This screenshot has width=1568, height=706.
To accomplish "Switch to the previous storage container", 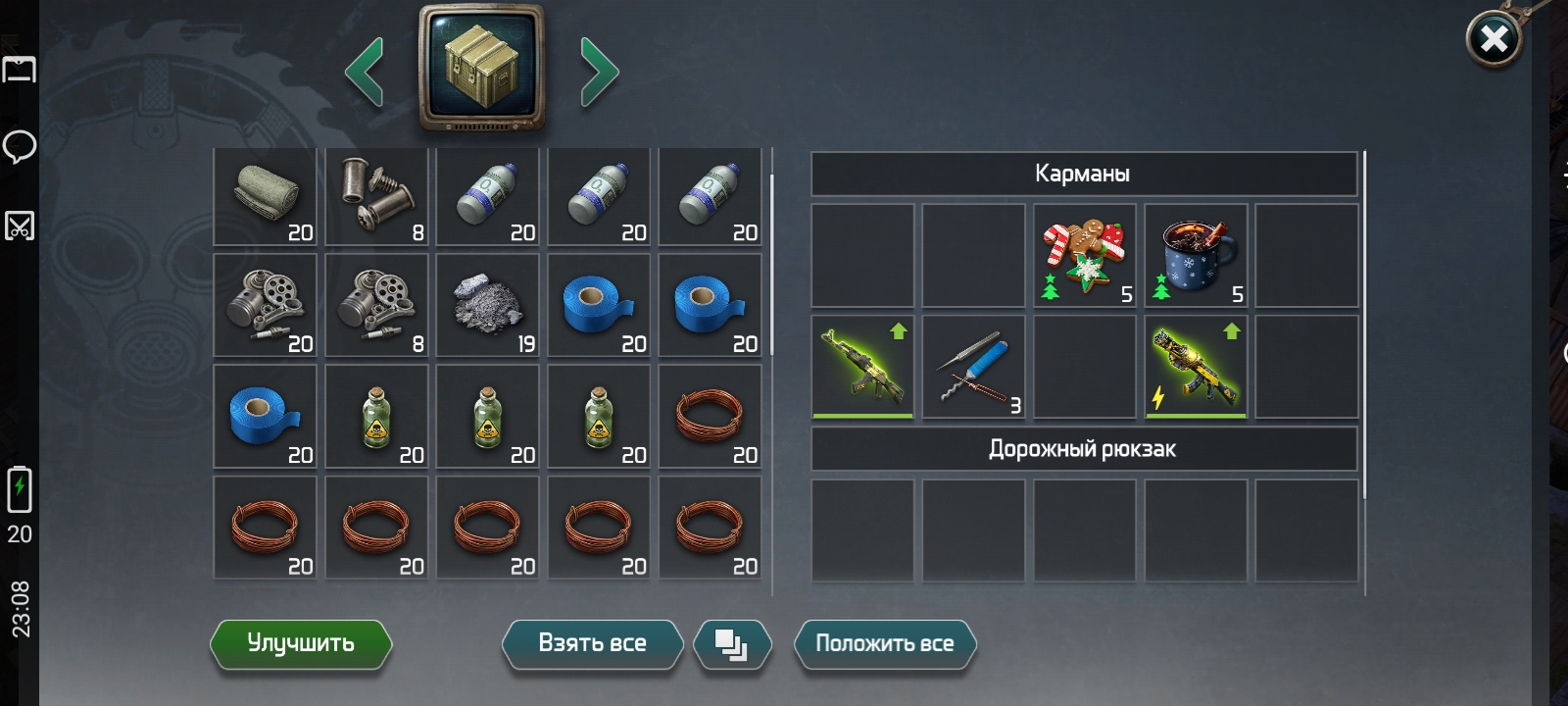I will tap(365, 72).
